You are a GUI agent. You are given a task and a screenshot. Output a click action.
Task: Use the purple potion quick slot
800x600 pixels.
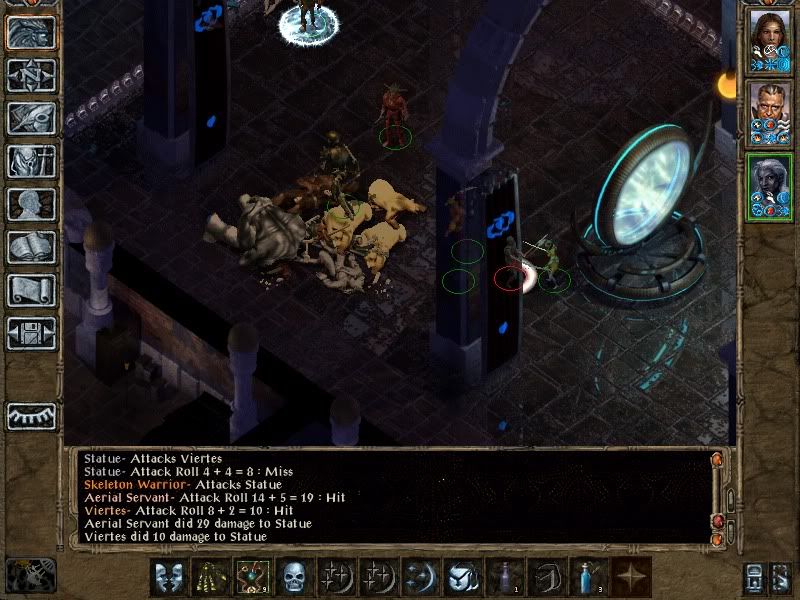point(504,577)
